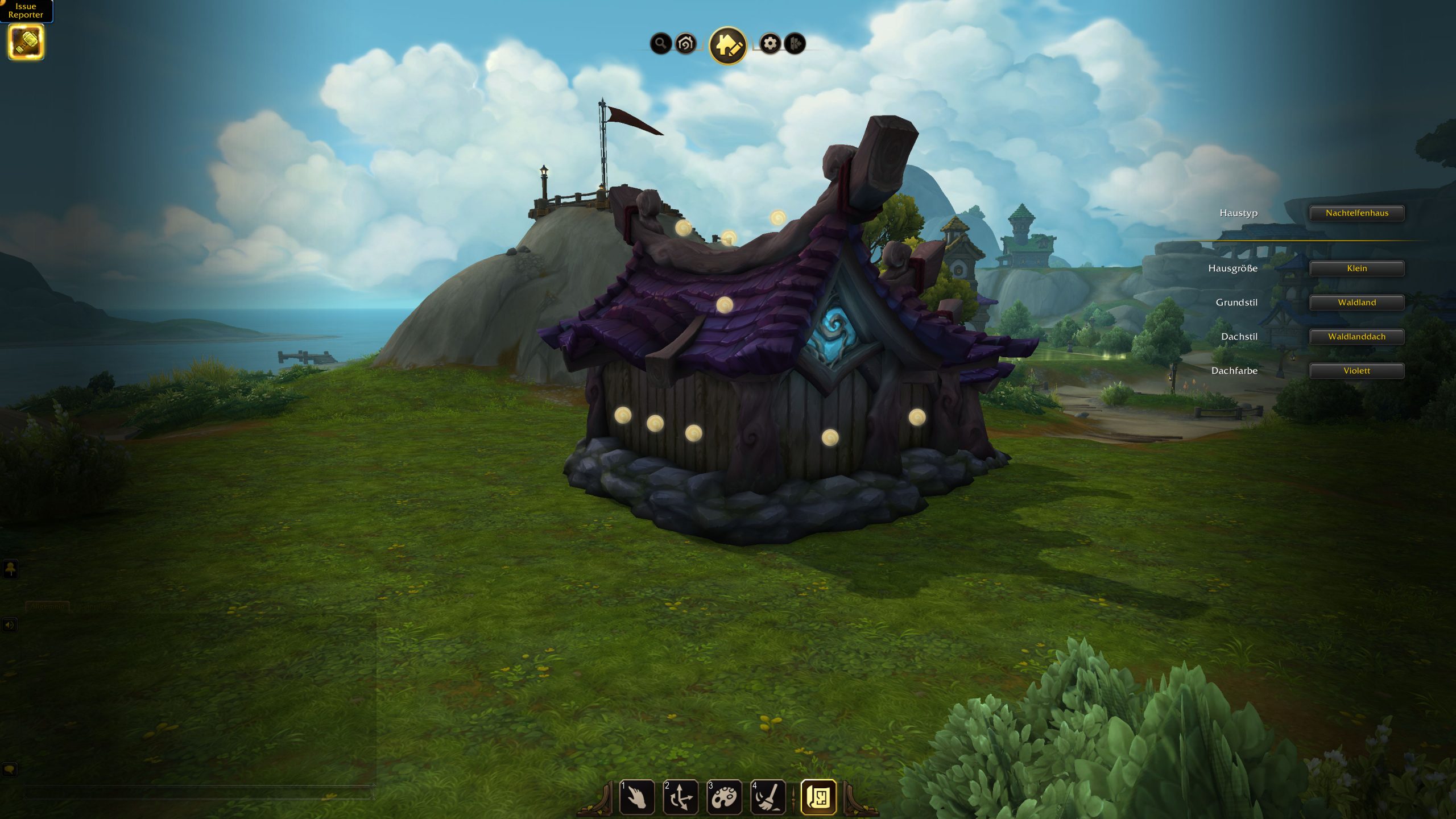Viewport: 1456px width, 819px height.
Task: Open the spiral house icon mode
Action: click(686, 43)
